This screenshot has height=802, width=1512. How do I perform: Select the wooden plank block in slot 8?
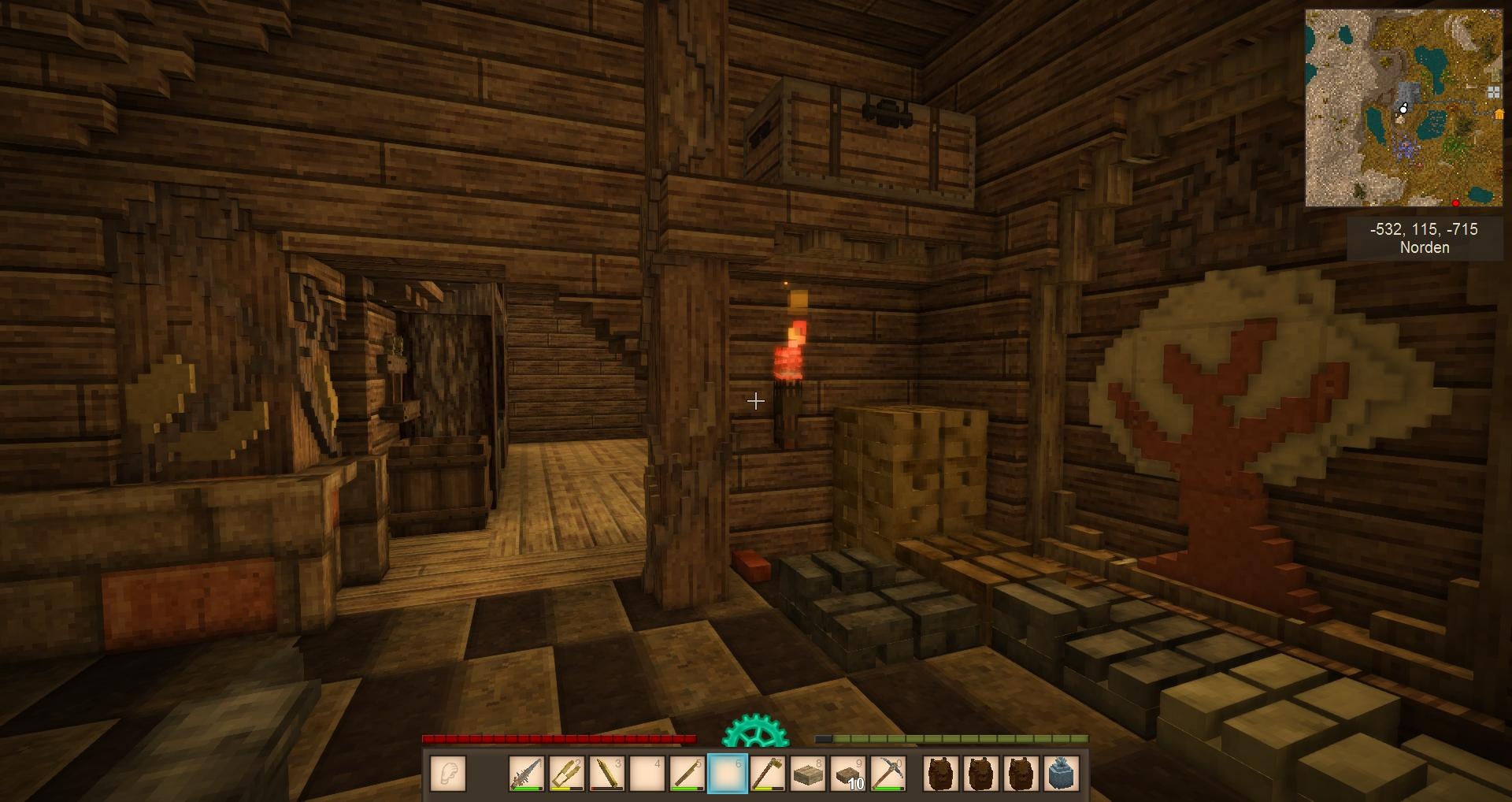(807, 773)
